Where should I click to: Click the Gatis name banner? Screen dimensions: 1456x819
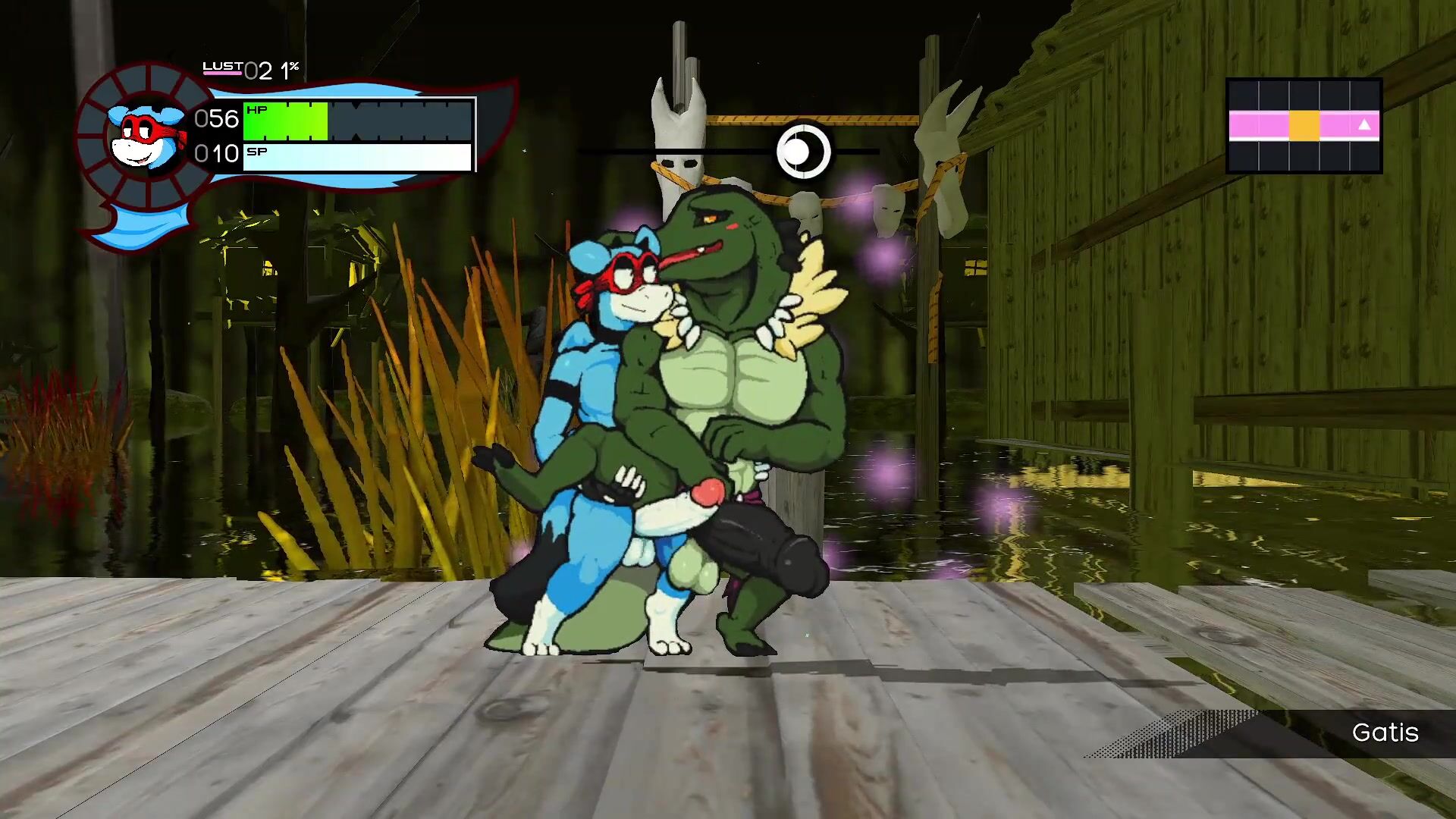(x=1384, y=733)
